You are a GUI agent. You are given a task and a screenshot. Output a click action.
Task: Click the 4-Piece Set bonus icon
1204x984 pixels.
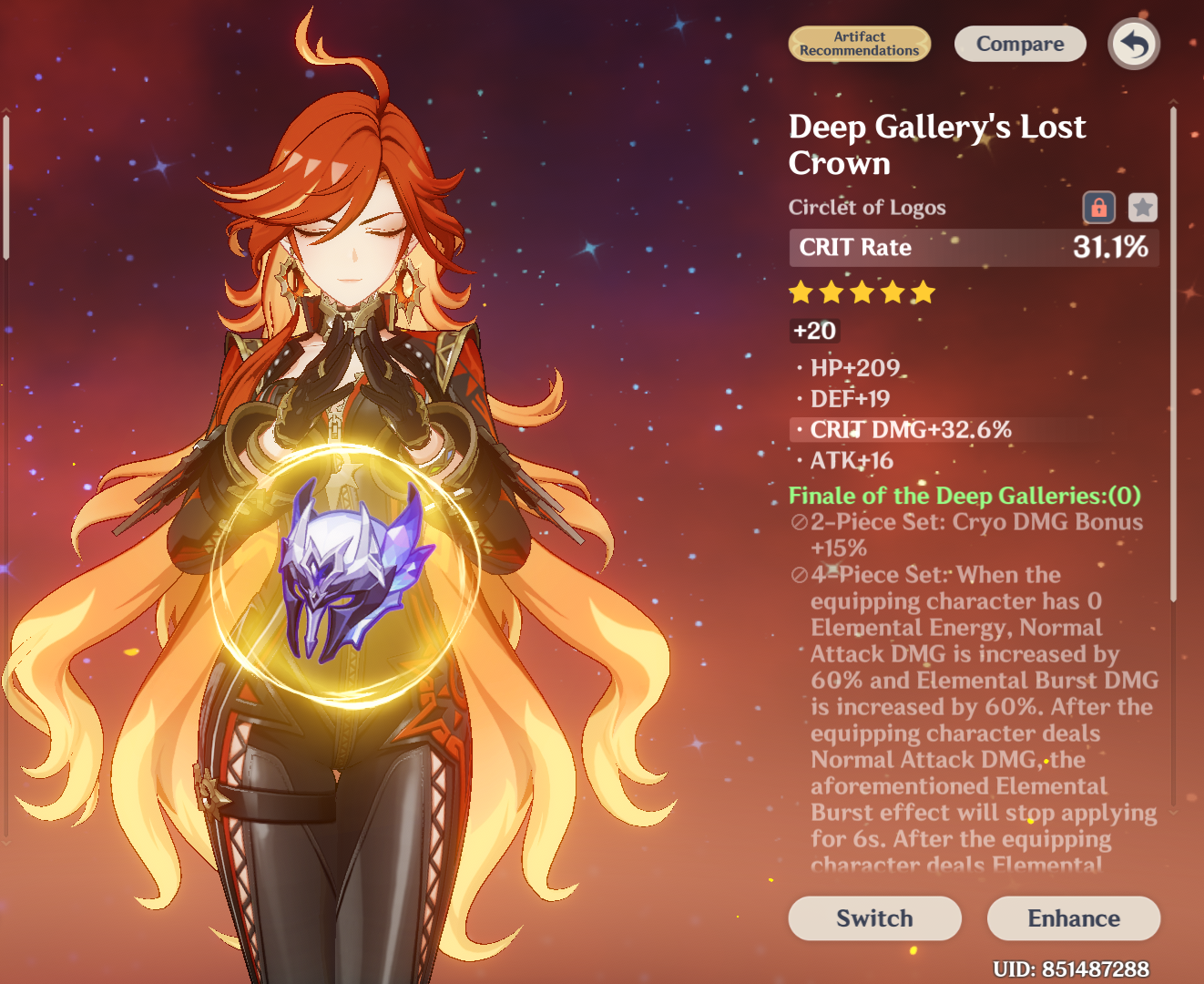[797, 575]
